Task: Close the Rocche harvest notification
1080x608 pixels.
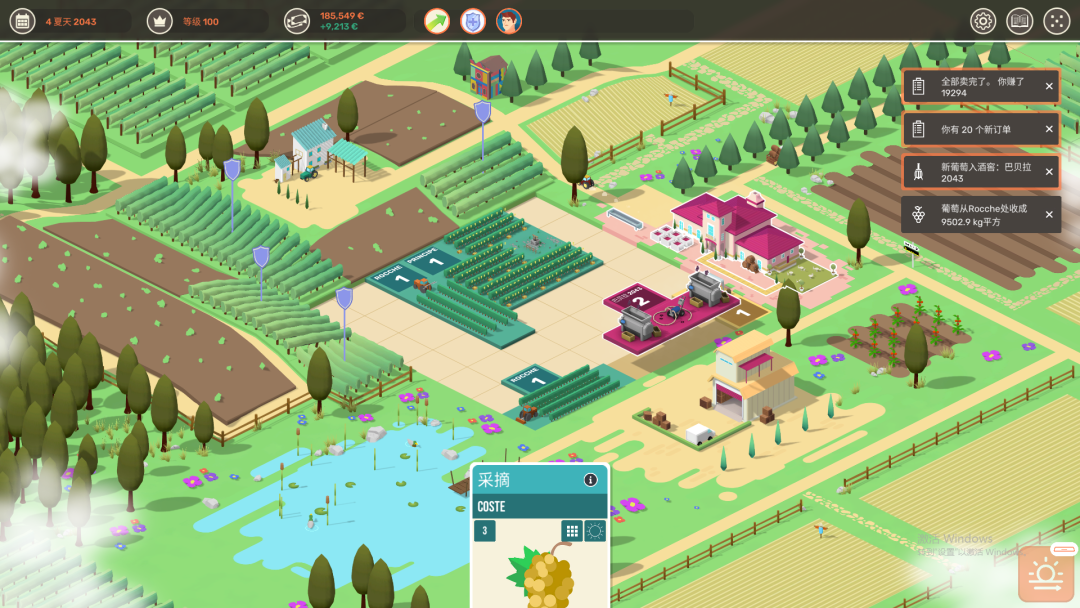Action: [1049, 215]
